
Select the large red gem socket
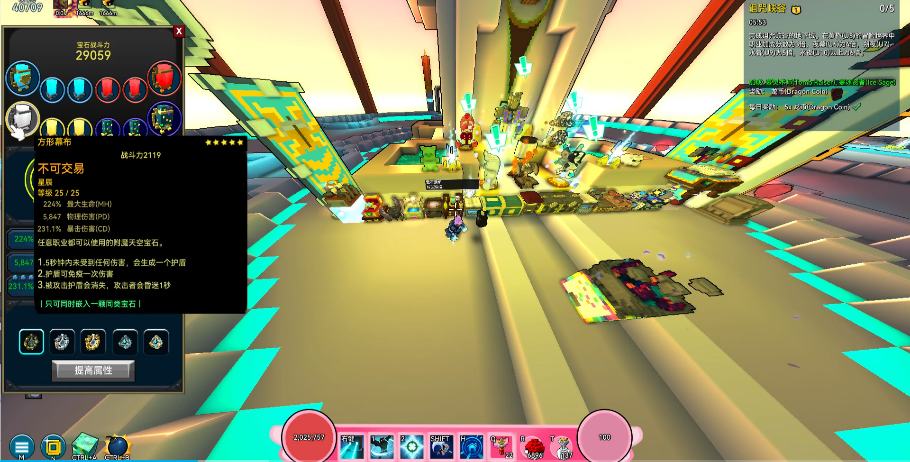165,76
